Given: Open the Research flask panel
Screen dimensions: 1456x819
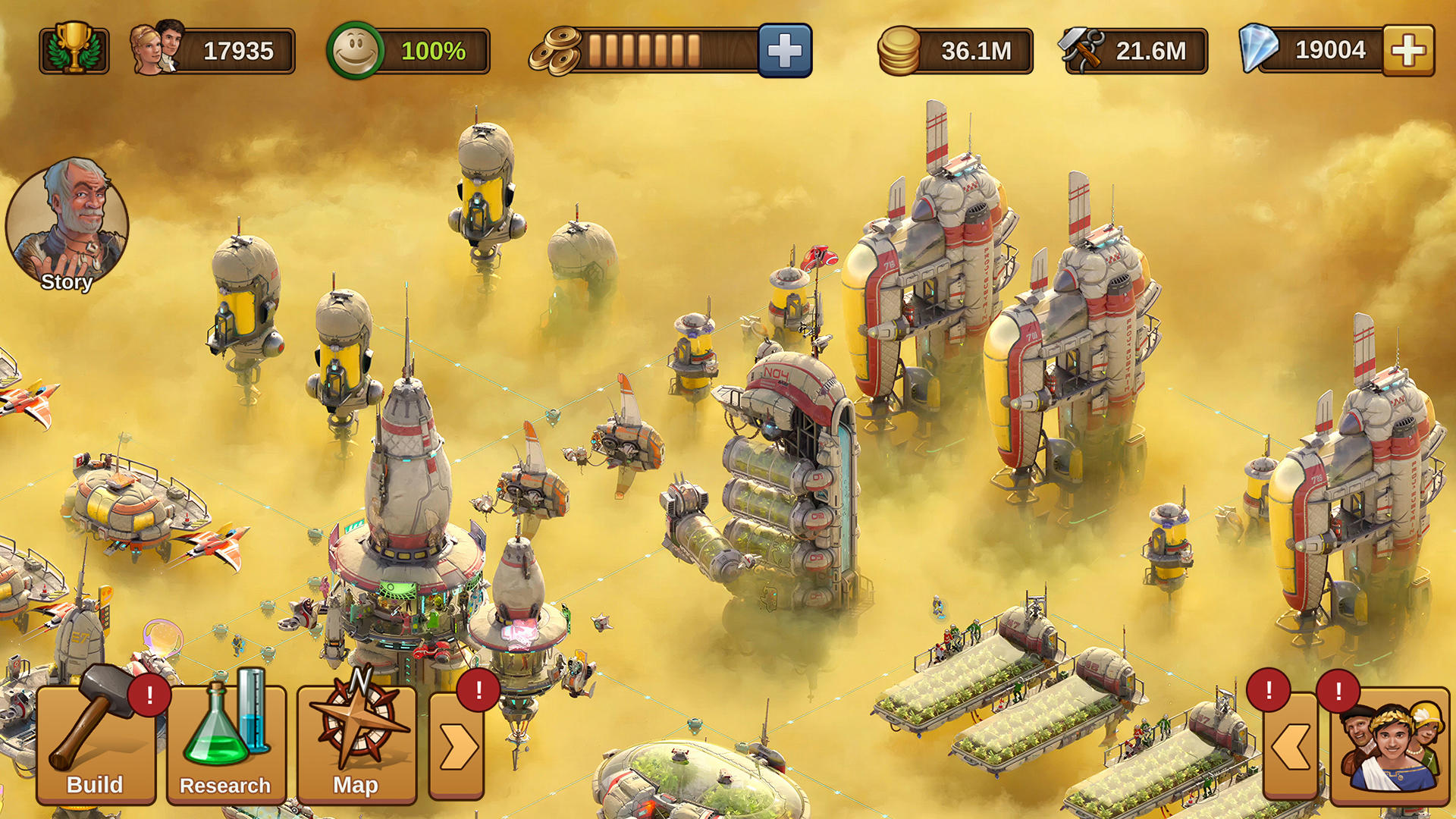Looking at the screenshot, I should click(x=225, y=747).
